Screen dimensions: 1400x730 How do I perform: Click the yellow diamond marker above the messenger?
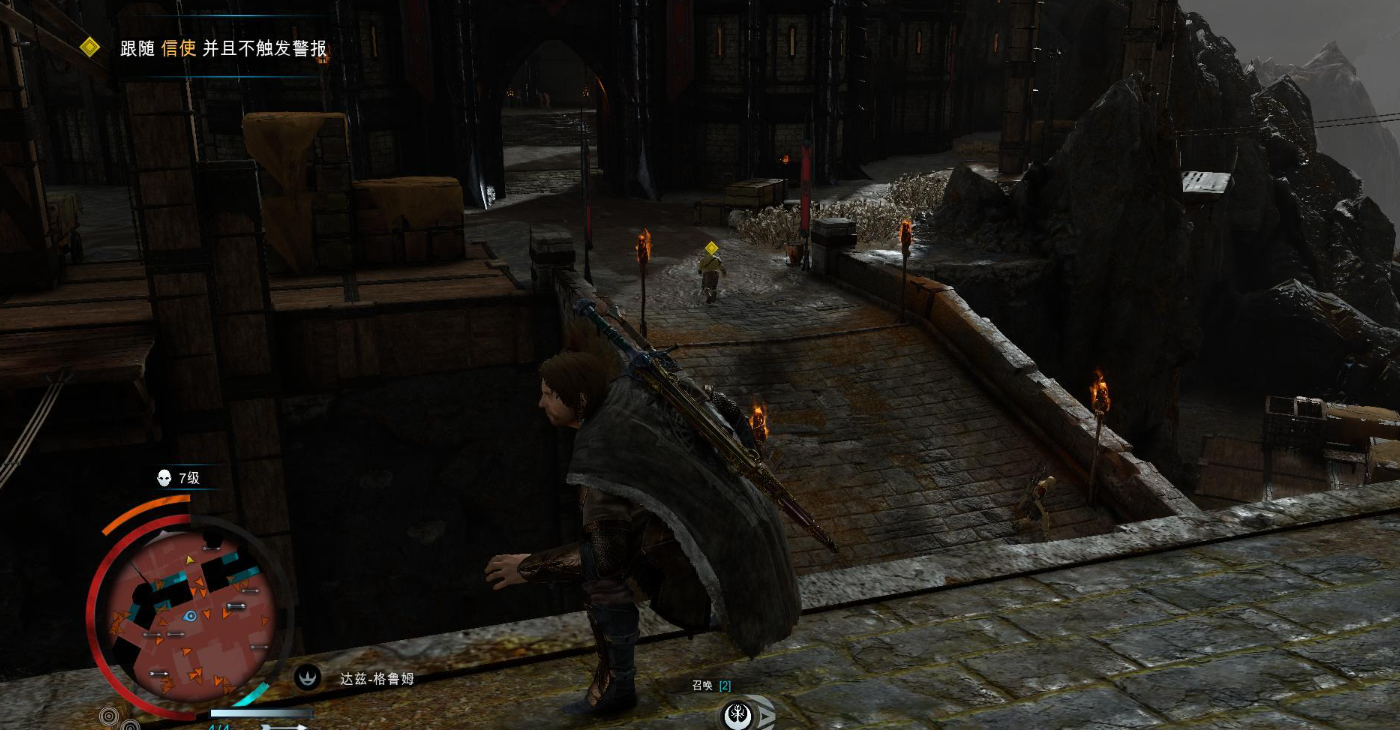[711, 248]
